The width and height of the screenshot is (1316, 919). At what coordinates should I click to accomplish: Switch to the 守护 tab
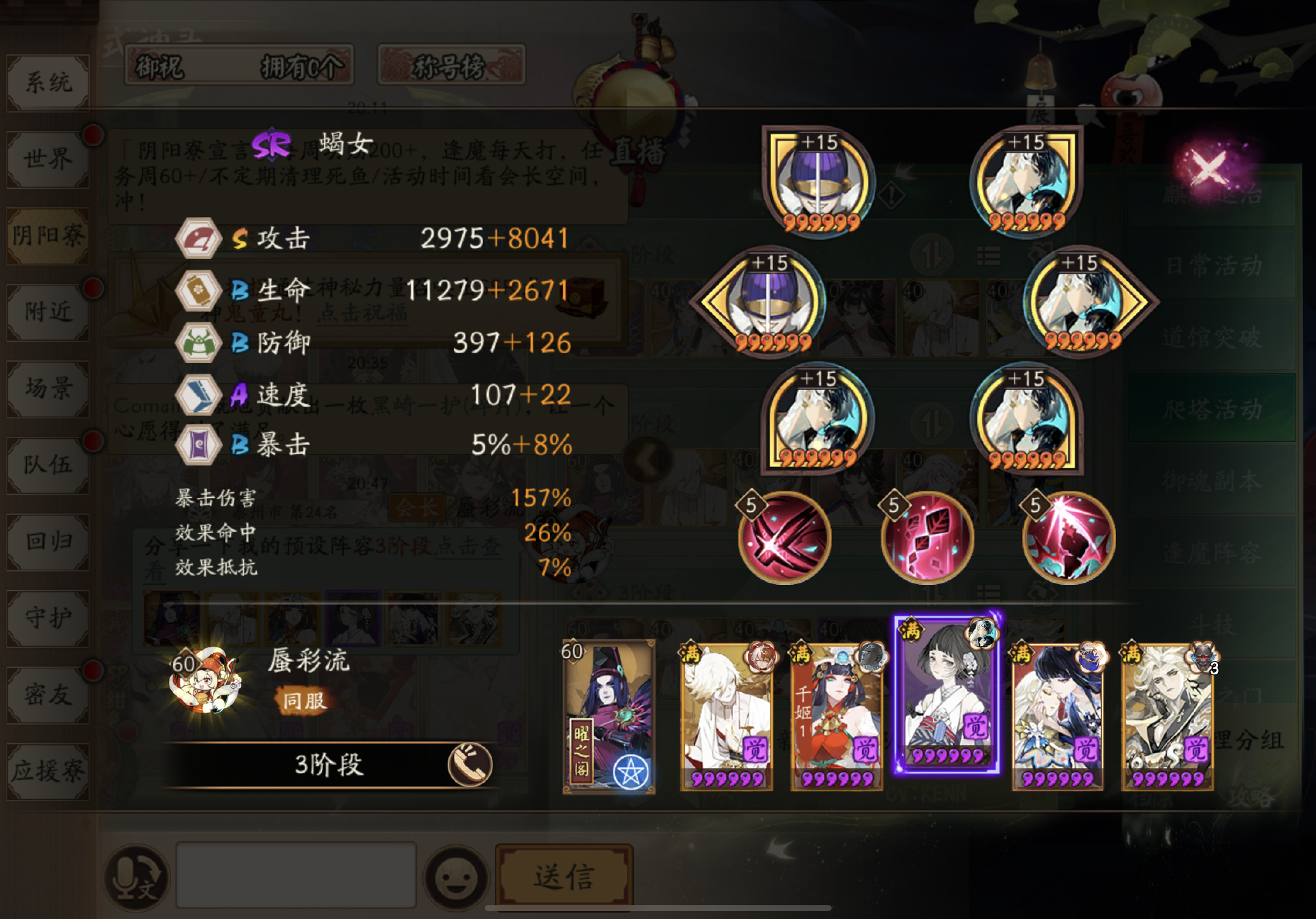coord(48,617)
